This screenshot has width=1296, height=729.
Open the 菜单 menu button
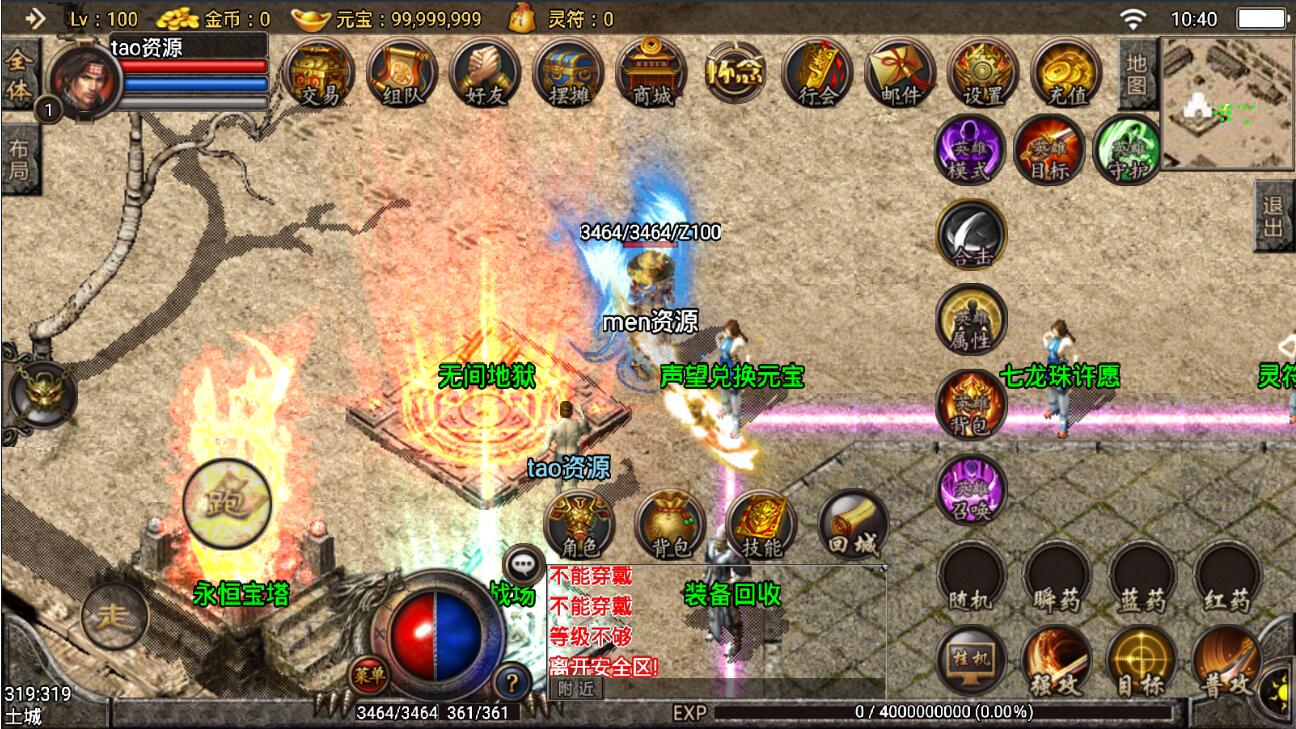pyautogui.click(x=368, y=676)
